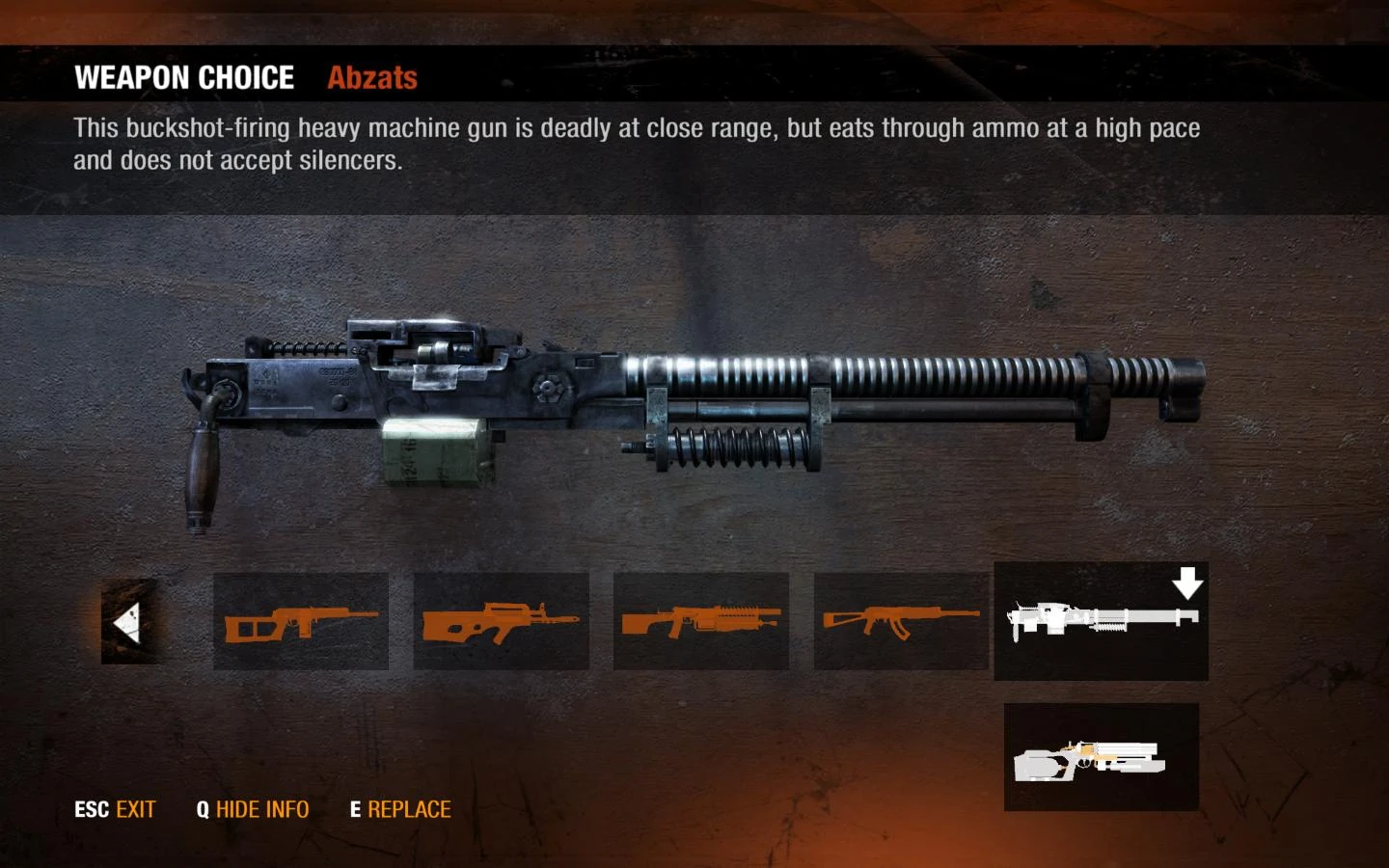Screen dimensions: 1389x868
Task: Click the left scroll arrow icon
Action: click(x=128, y=620)
